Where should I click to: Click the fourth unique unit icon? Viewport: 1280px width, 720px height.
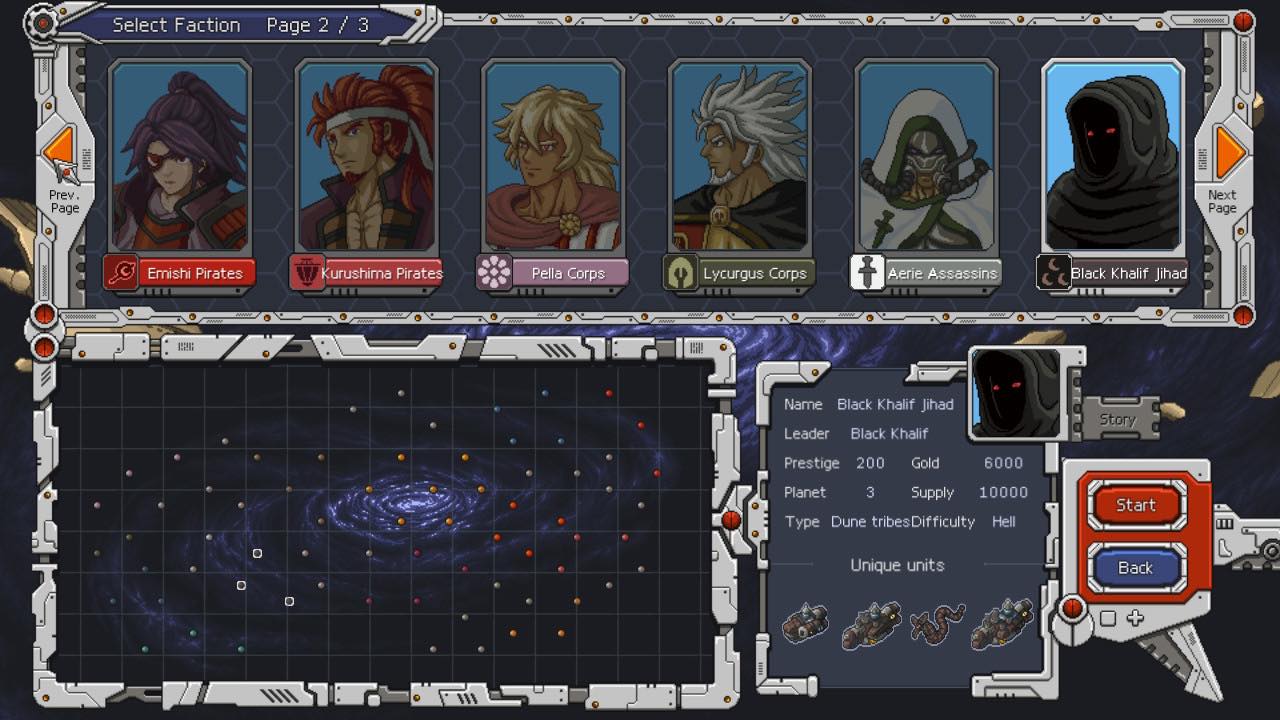(1002, 622)
